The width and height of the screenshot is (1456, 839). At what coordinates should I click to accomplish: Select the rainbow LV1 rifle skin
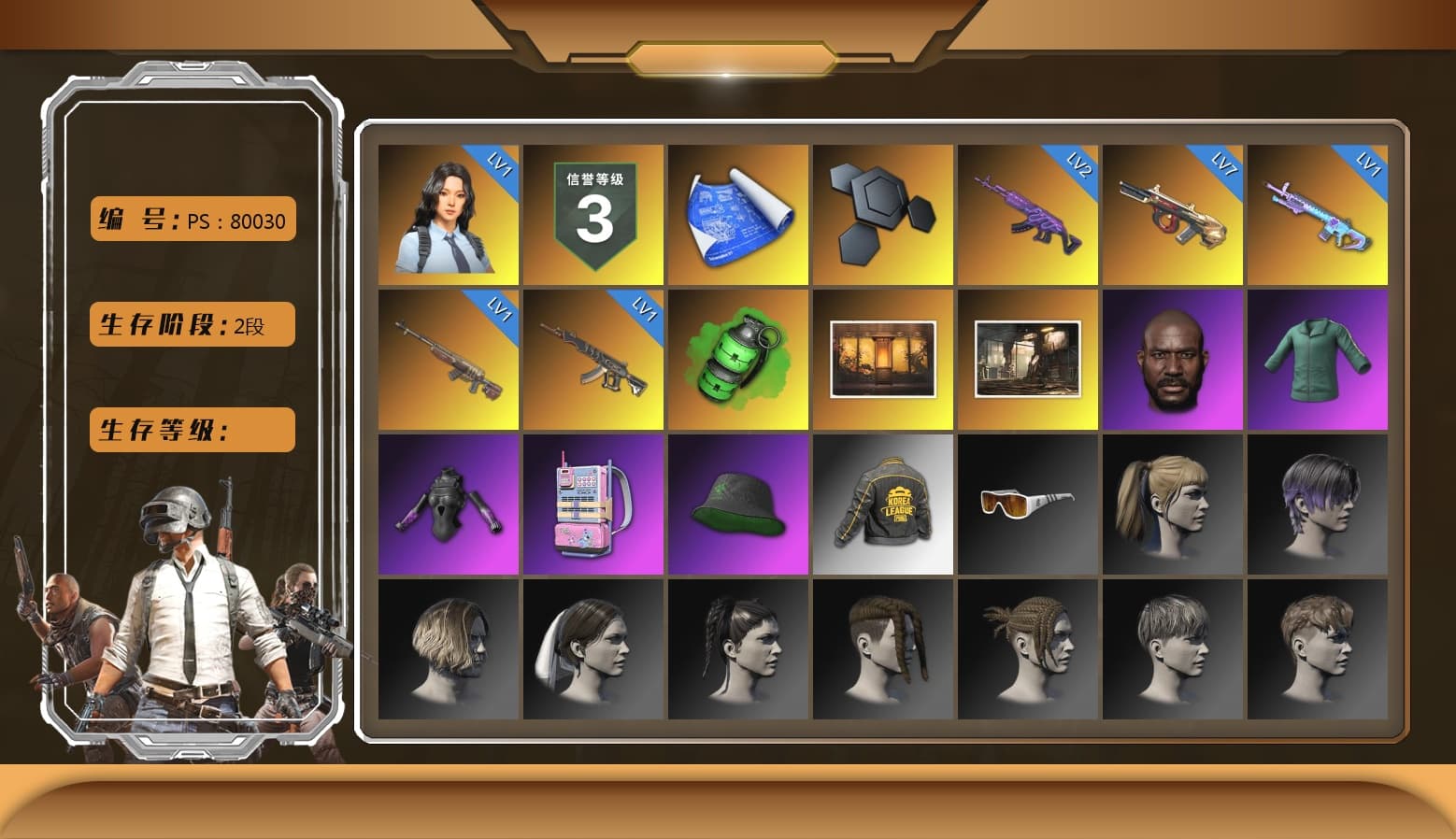click(1318, 212)
